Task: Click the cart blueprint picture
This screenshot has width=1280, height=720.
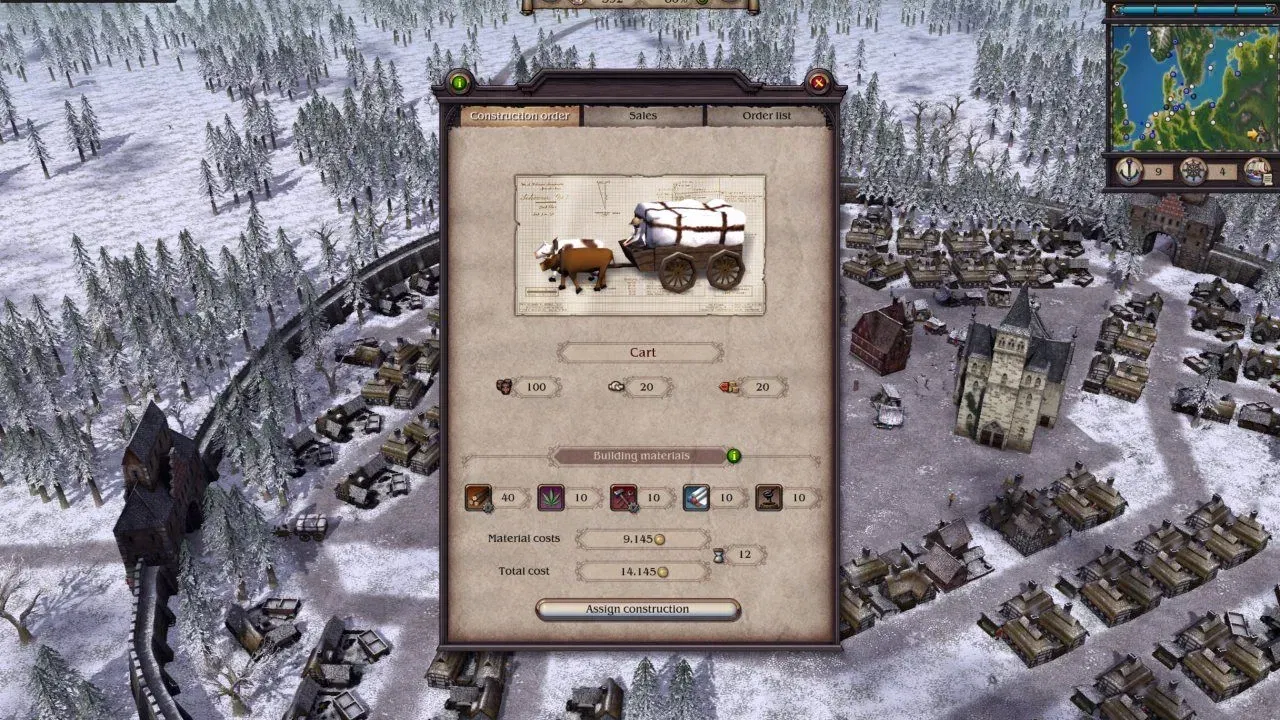Action: (640, 245)
